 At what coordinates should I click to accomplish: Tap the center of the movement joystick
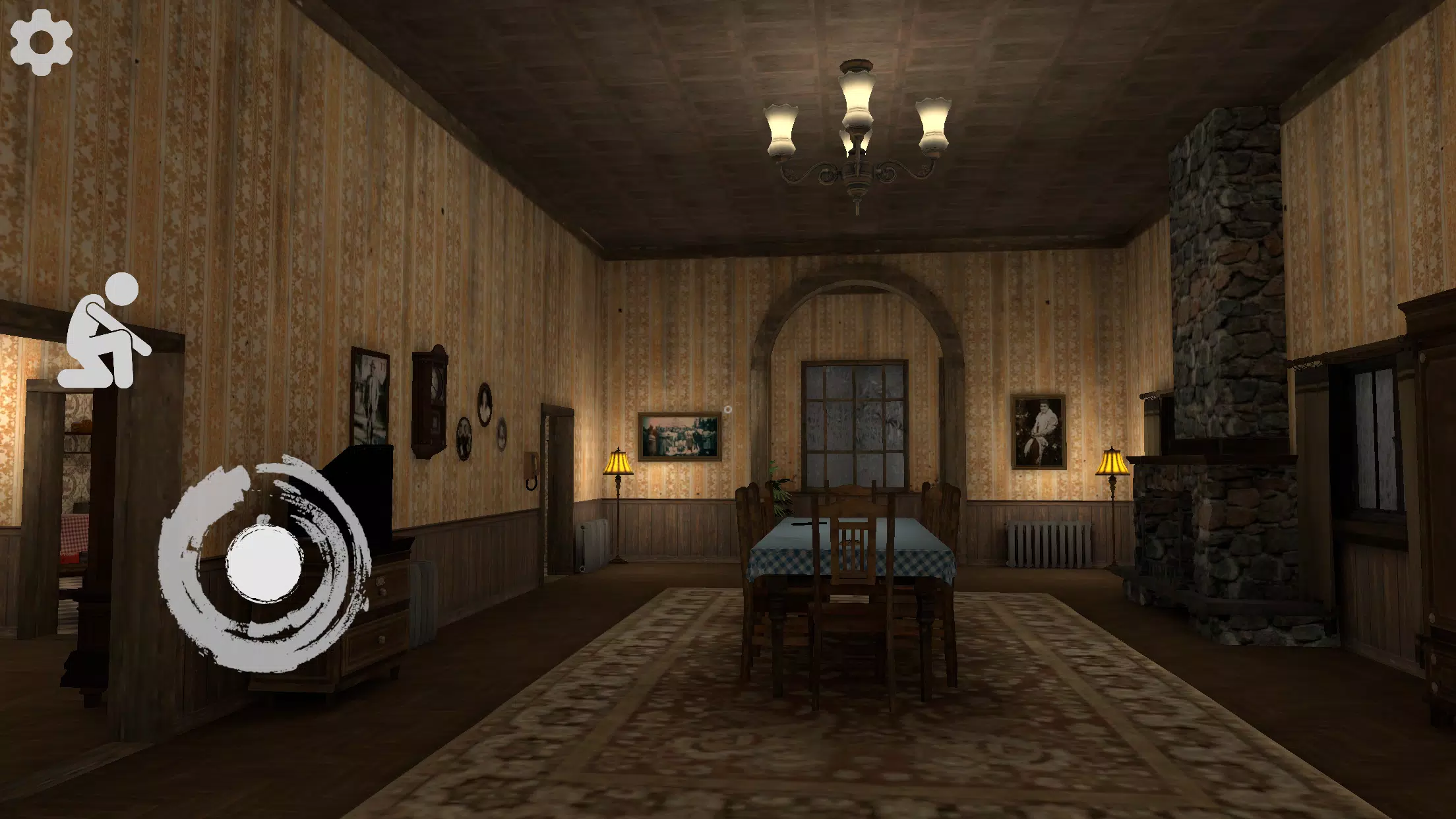(x=264, y=564)
